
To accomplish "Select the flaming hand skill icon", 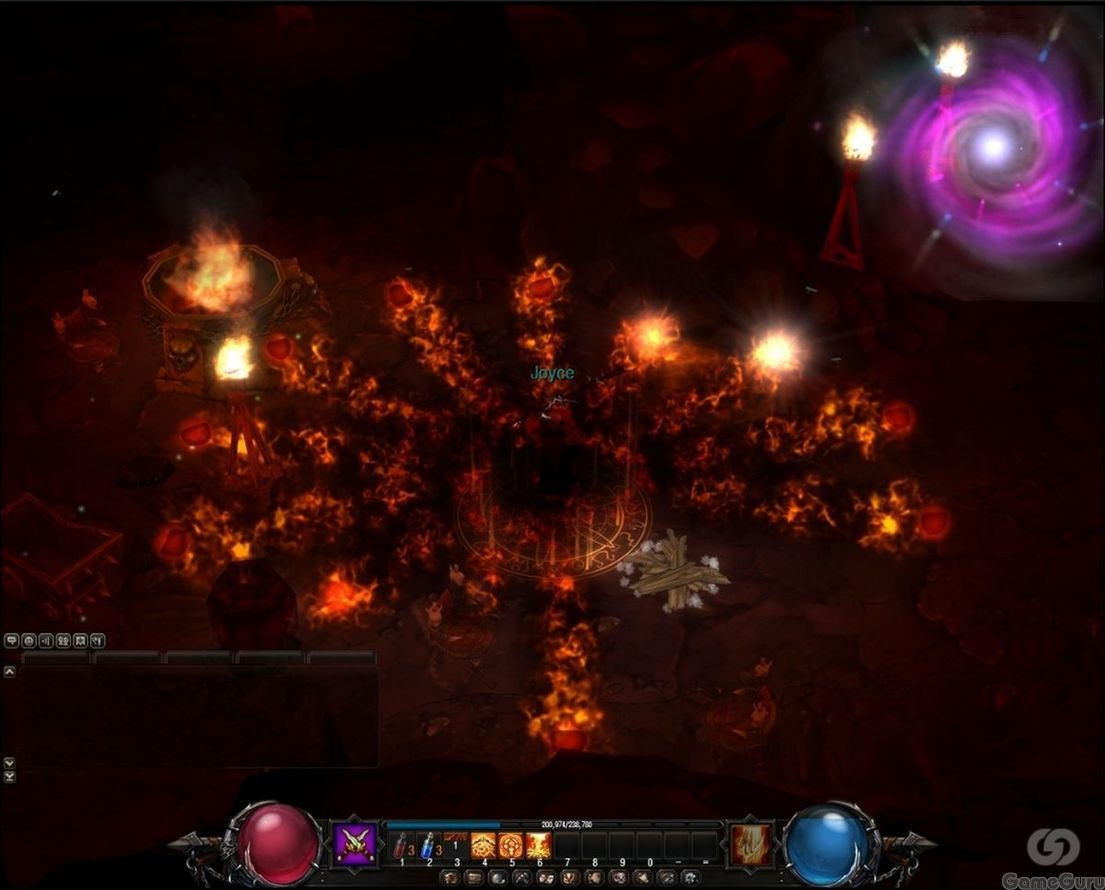I will click(751, 845).
